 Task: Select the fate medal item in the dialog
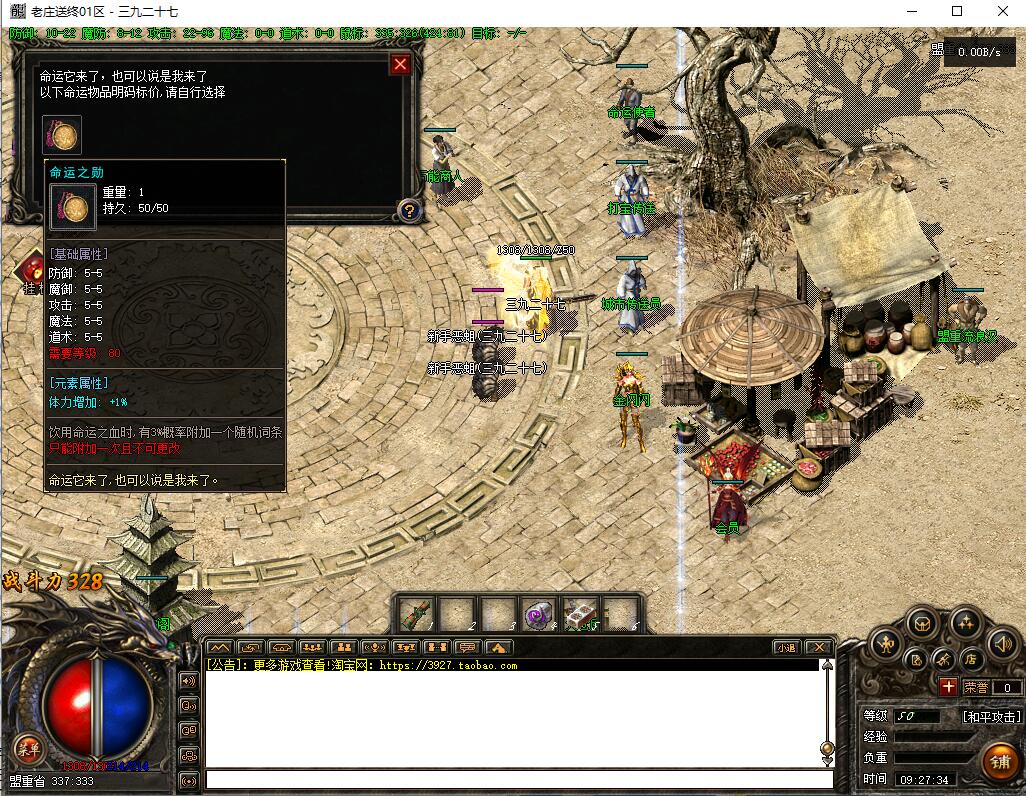pyautogui.click(x=62, y=135)
